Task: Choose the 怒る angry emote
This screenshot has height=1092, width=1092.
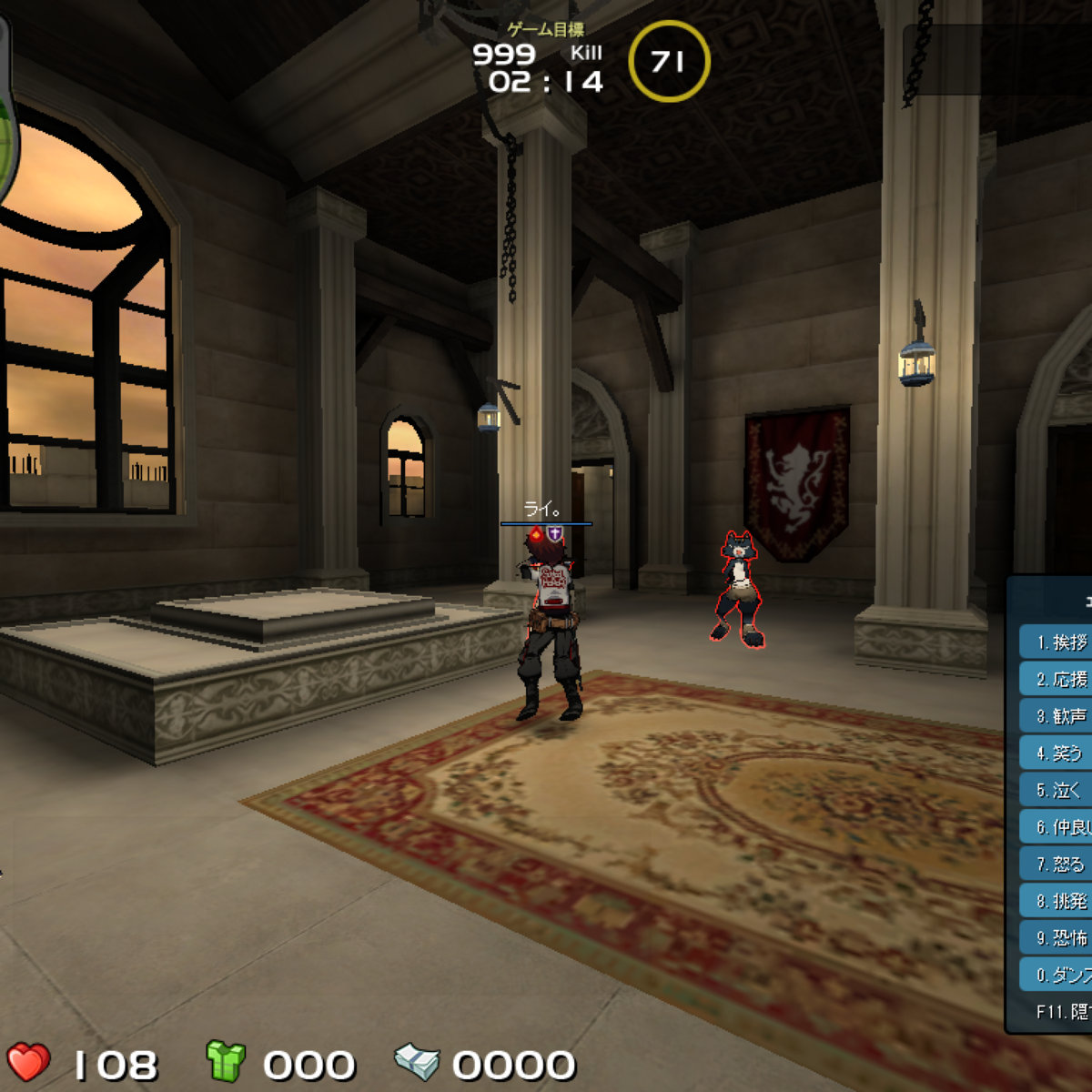Action: tap(1057, 864)
